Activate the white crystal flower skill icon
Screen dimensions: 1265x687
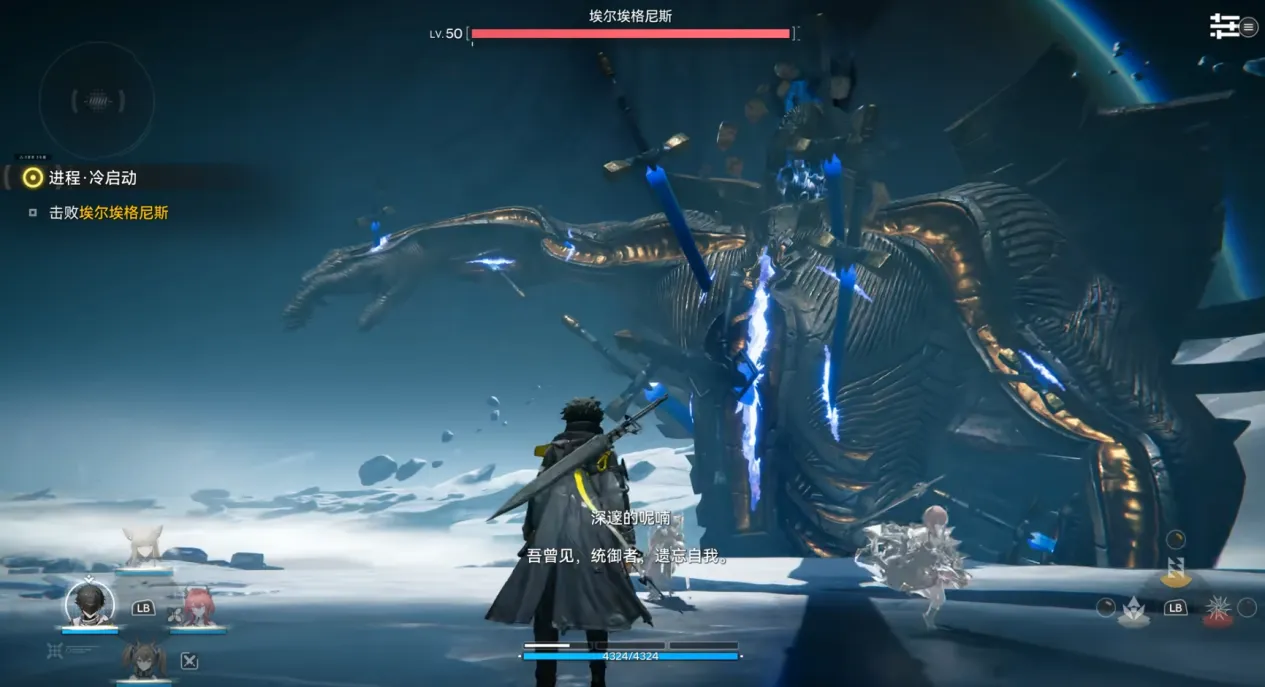1133,609
